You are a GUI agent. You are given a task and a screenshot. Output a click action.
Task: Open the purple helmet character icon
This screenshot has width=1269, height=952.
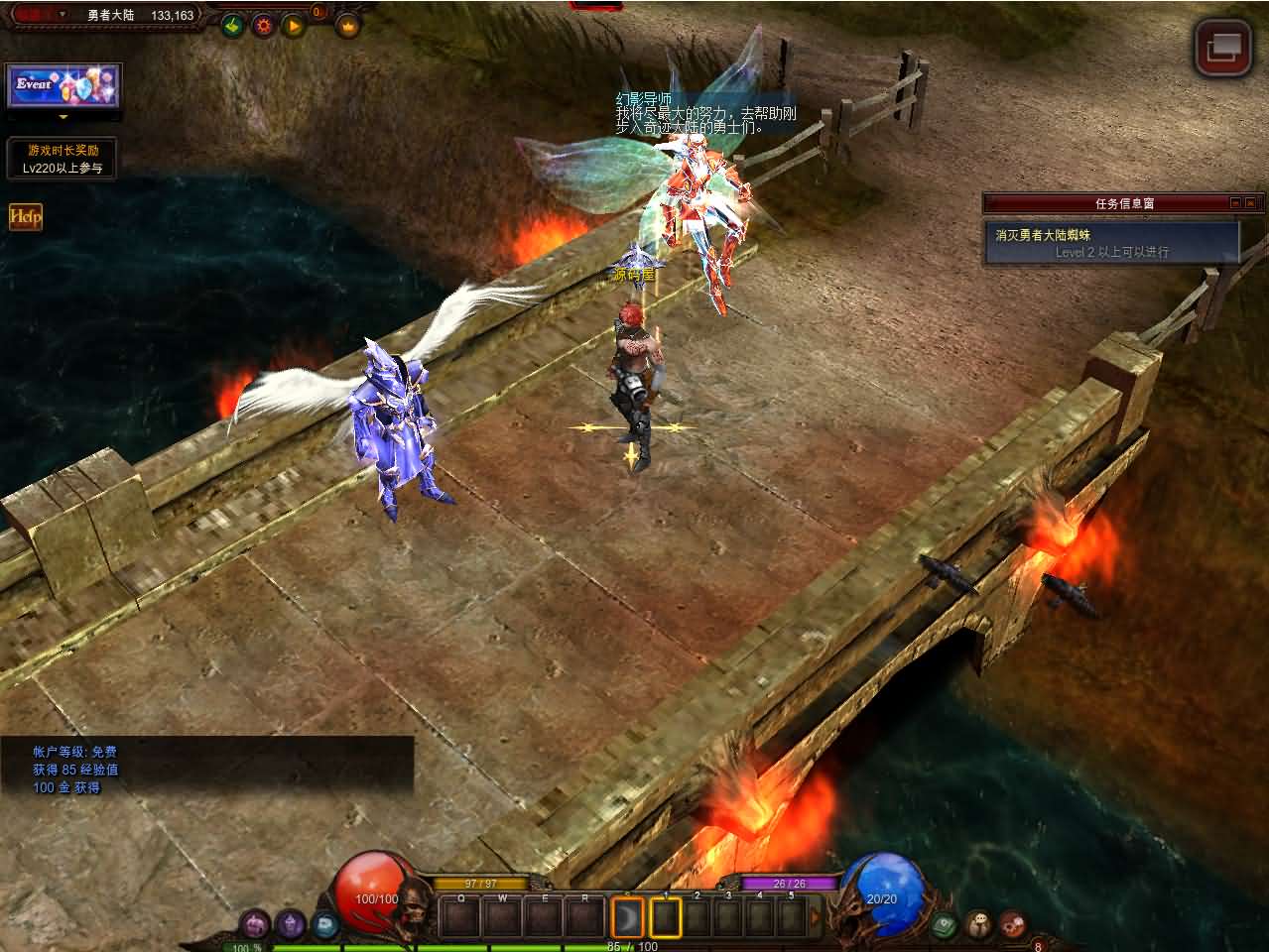point(256,925)
